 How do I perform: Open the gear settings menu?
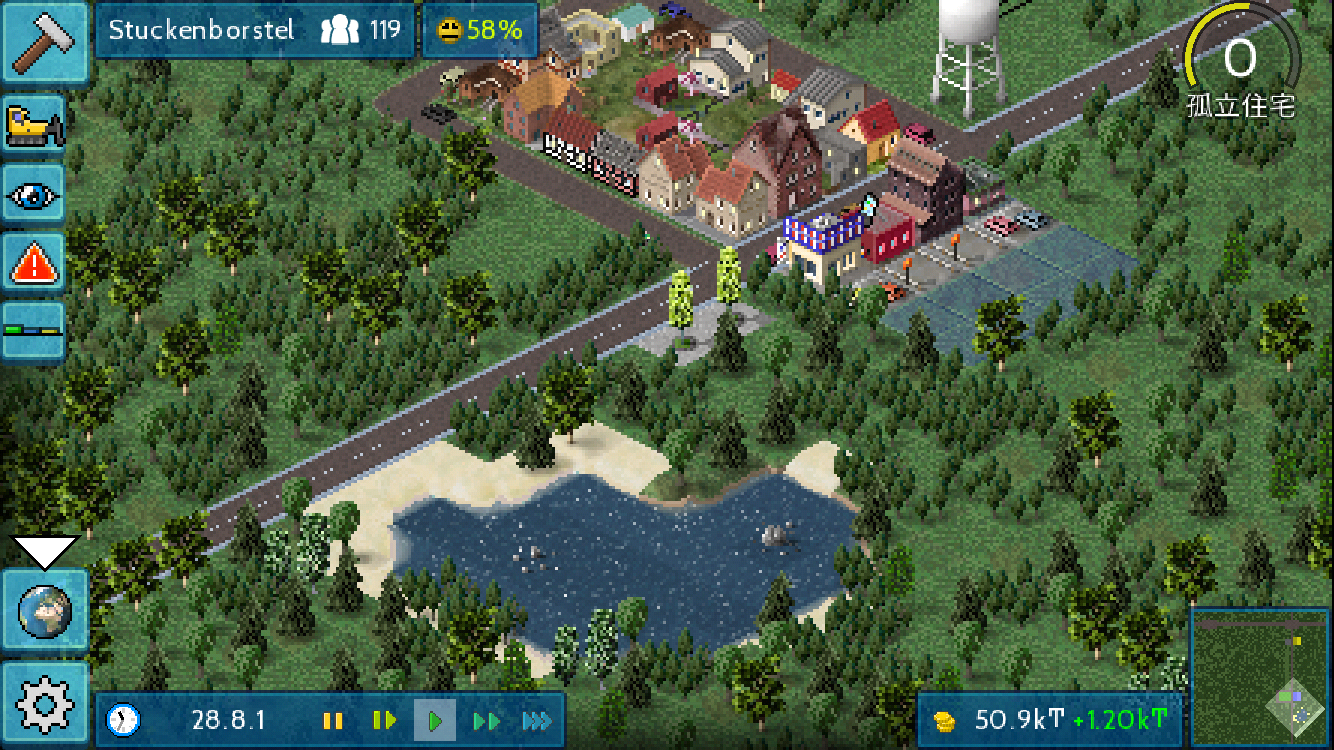pos(45,703)
